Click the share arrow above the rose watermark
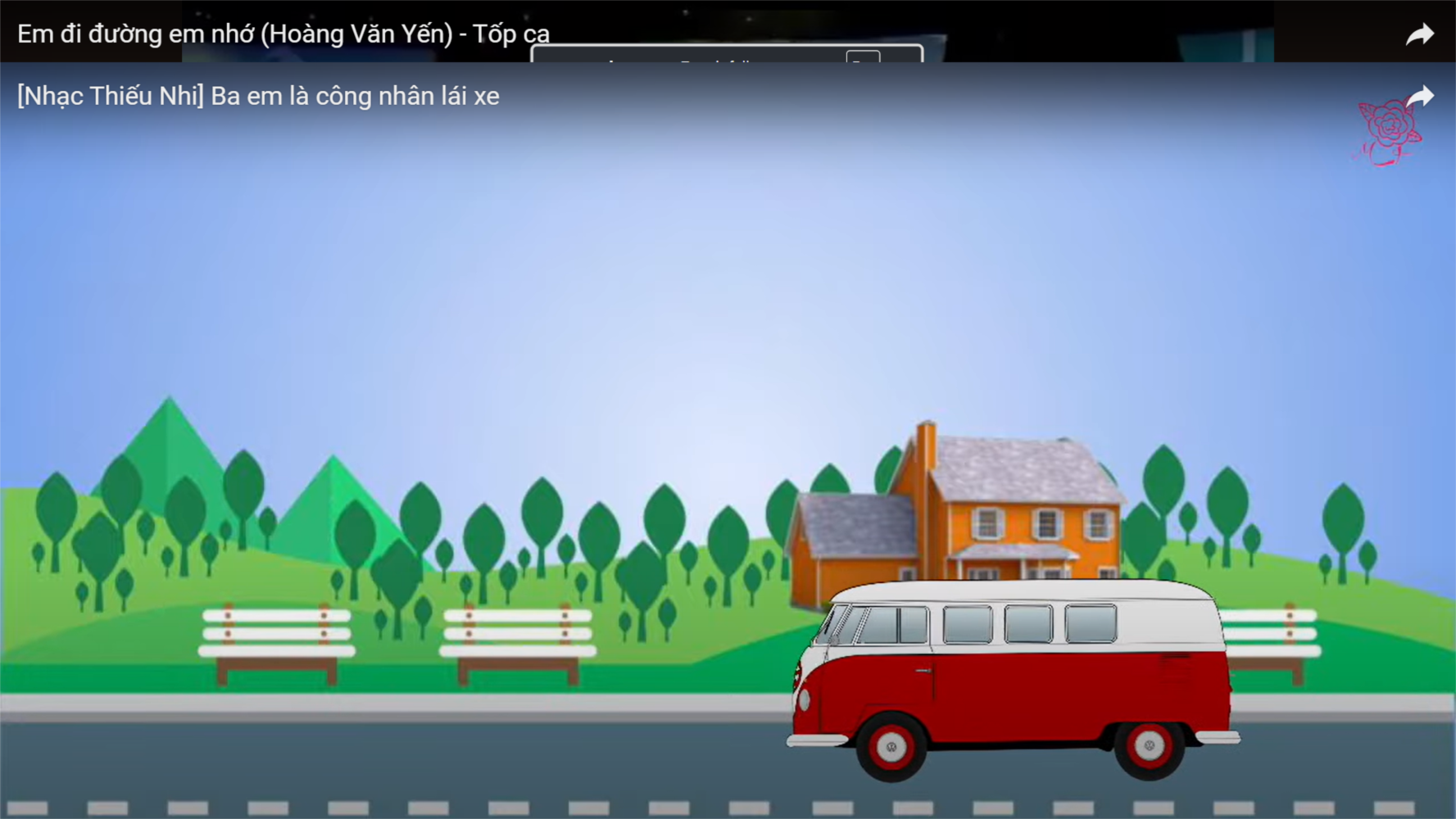 click(x=1421, y=97)
